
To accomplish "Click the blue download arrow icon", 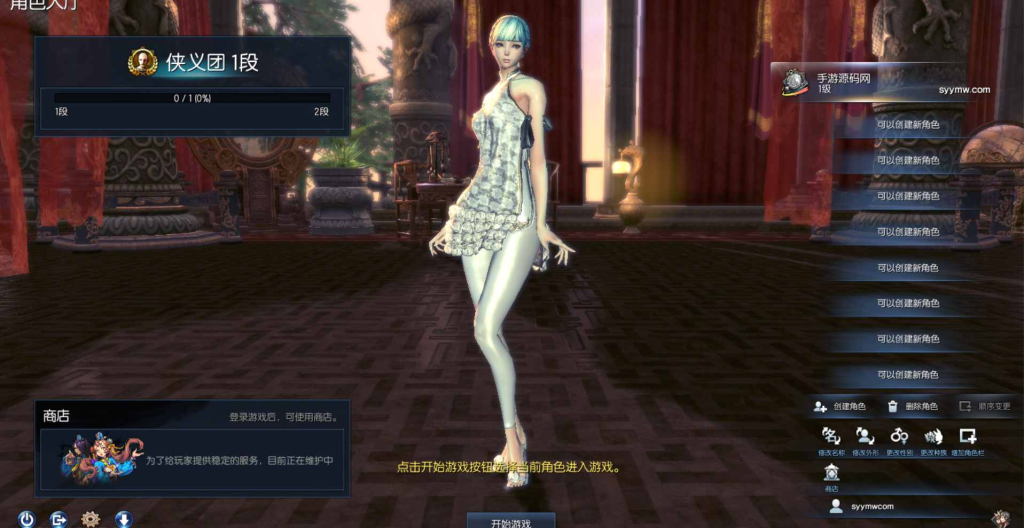I will click(124, 519).
